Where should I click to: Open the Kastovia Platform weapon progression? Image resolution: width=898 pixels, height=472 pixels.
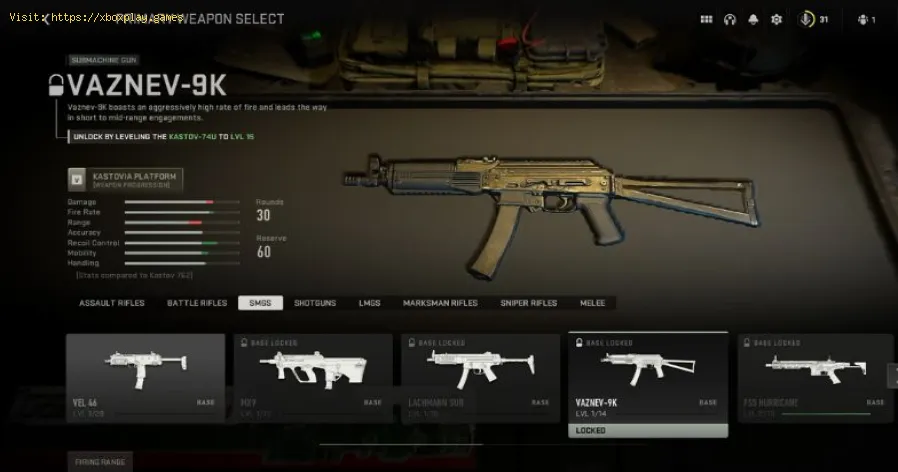126,179
